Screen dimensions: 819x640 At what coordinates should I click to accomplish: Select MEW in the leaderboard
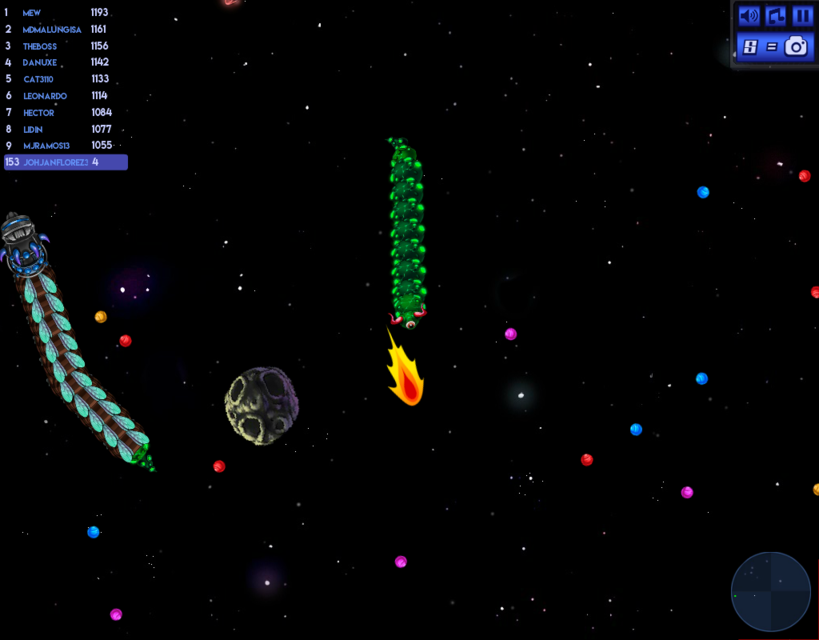pos(58,13)
